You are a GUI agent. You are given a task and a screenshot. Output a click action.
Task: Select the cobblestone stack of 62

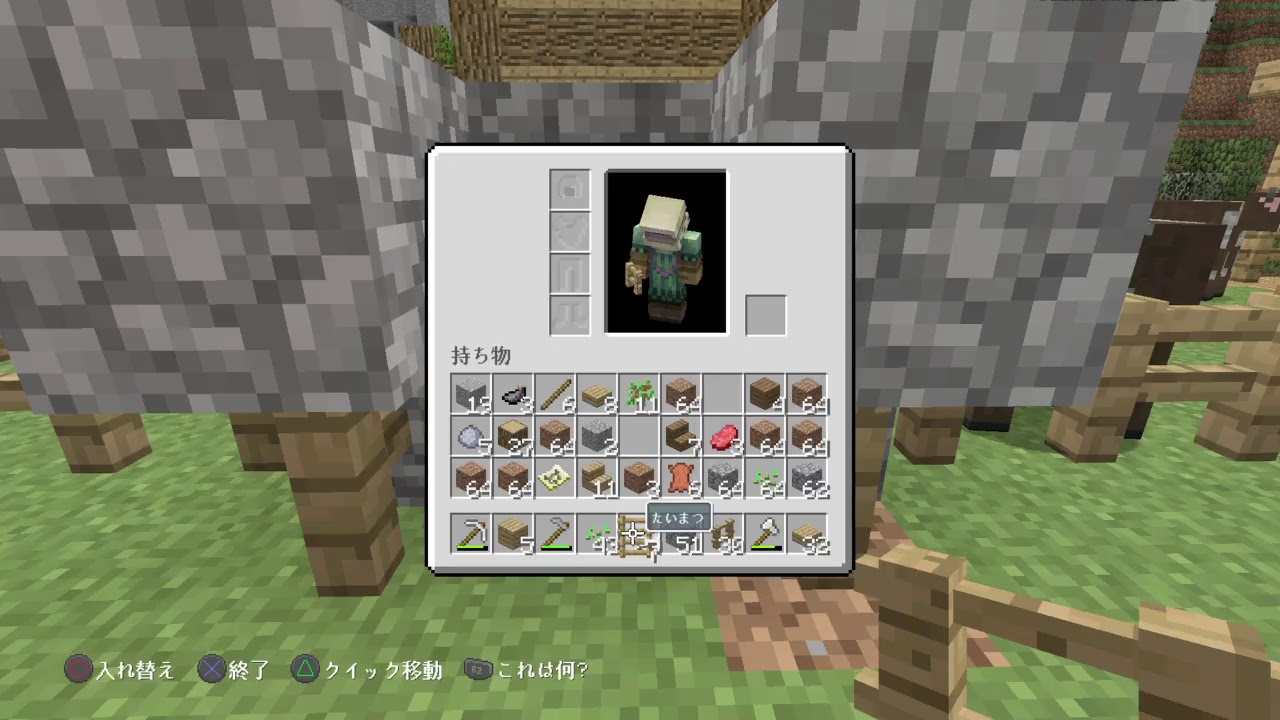[806, 479]
